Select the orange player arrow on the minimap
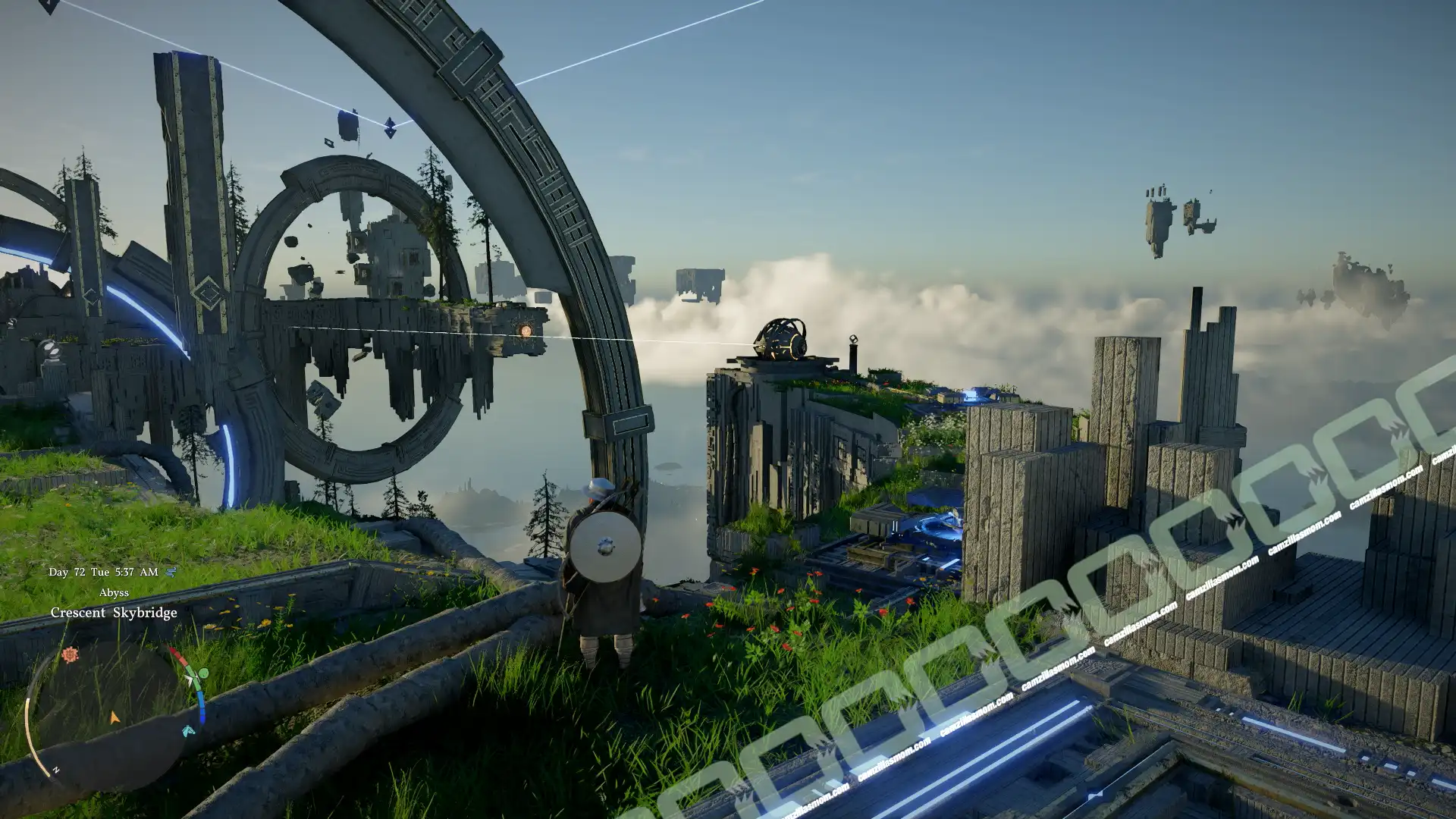This screenshot has width=1456, height=819. pos(115,717)
